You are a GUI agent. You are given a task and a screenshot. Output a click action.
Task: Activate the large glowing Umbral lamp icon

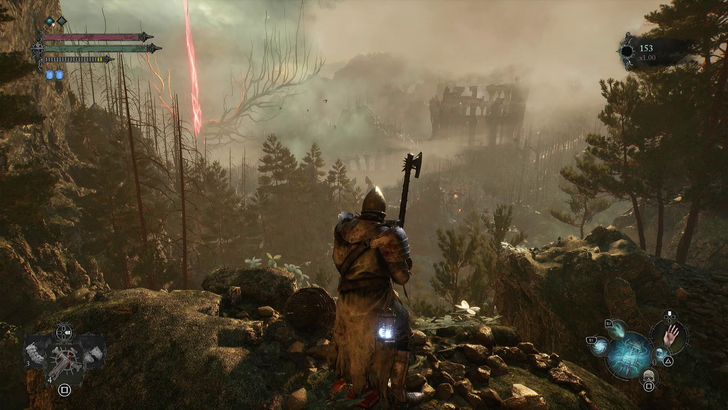[x=632, y=354]
